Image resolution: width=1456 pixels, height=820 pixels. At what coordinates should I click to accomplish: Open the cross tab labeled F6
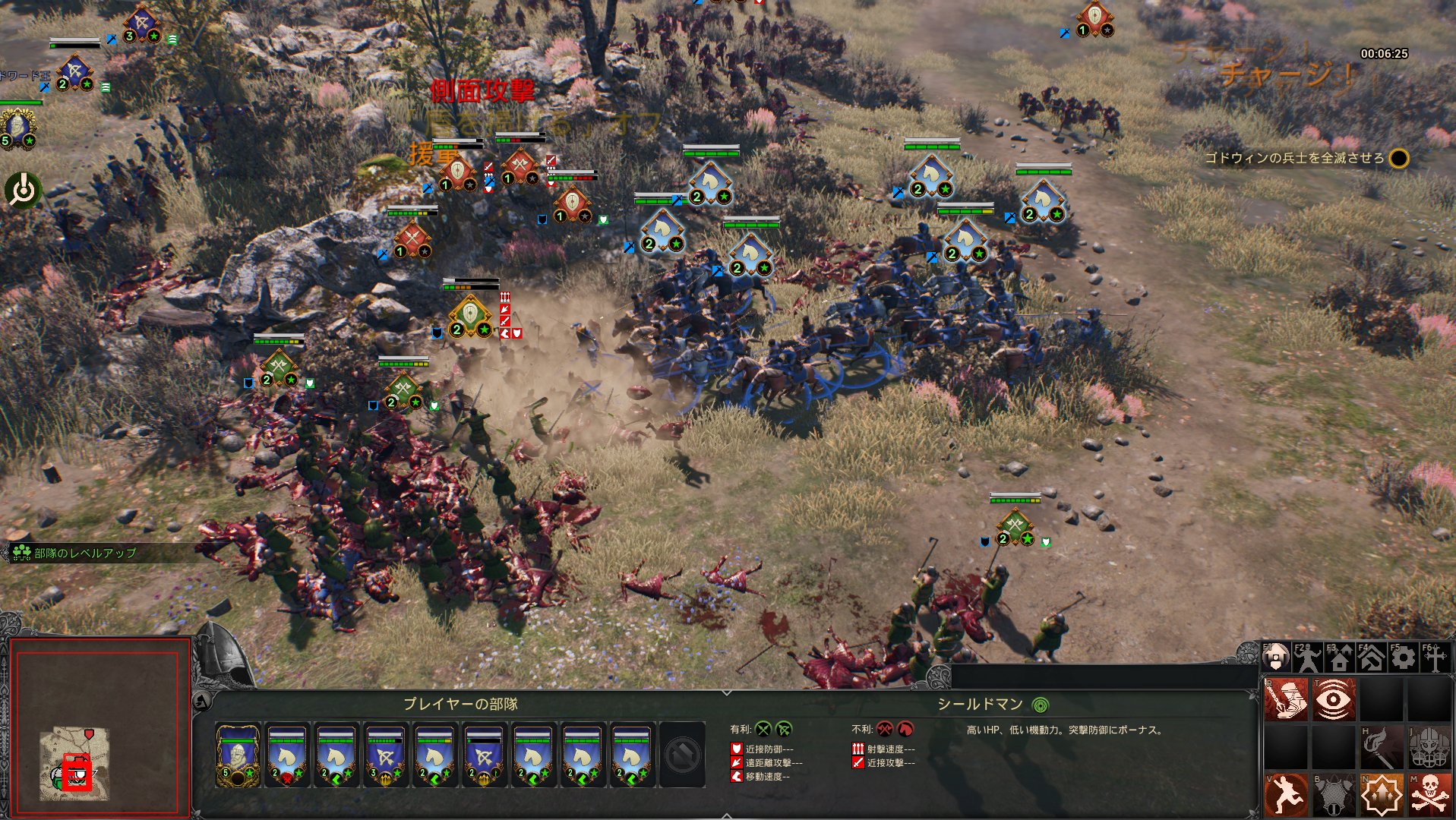tap(1435, 658)
